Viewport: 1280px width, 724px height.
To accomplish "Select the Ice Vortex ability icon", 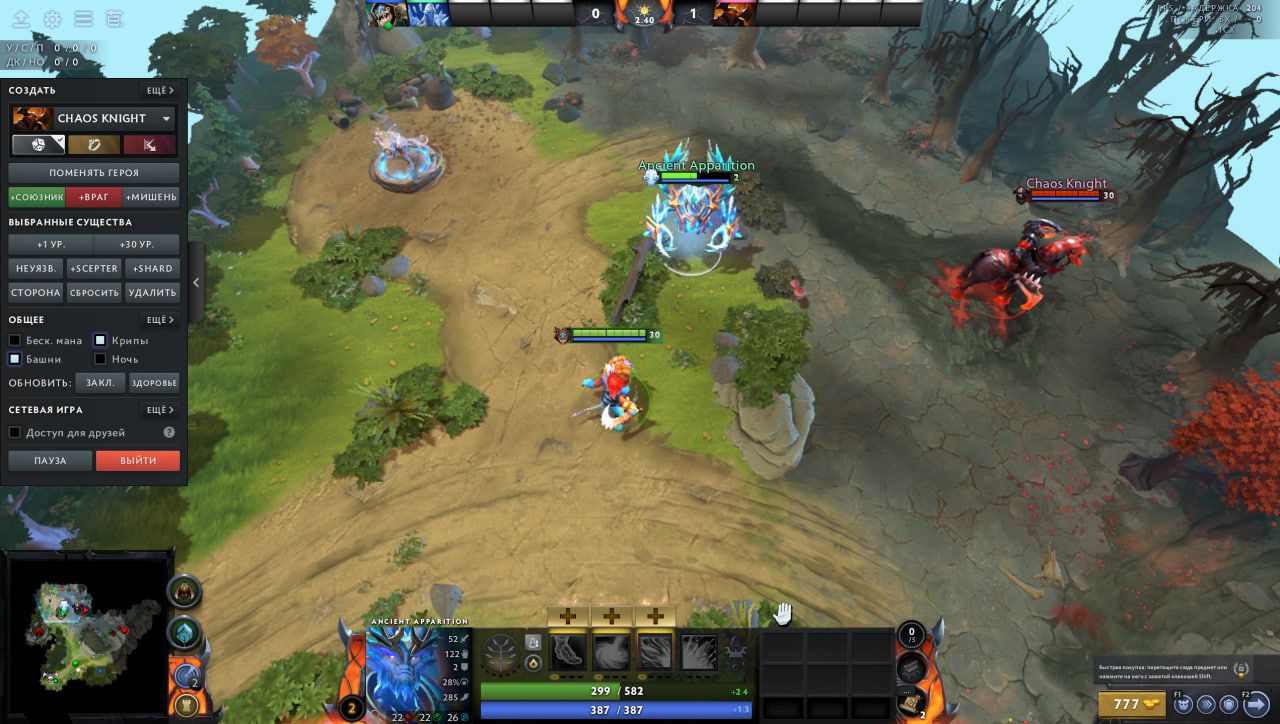I will pos(610,652).
